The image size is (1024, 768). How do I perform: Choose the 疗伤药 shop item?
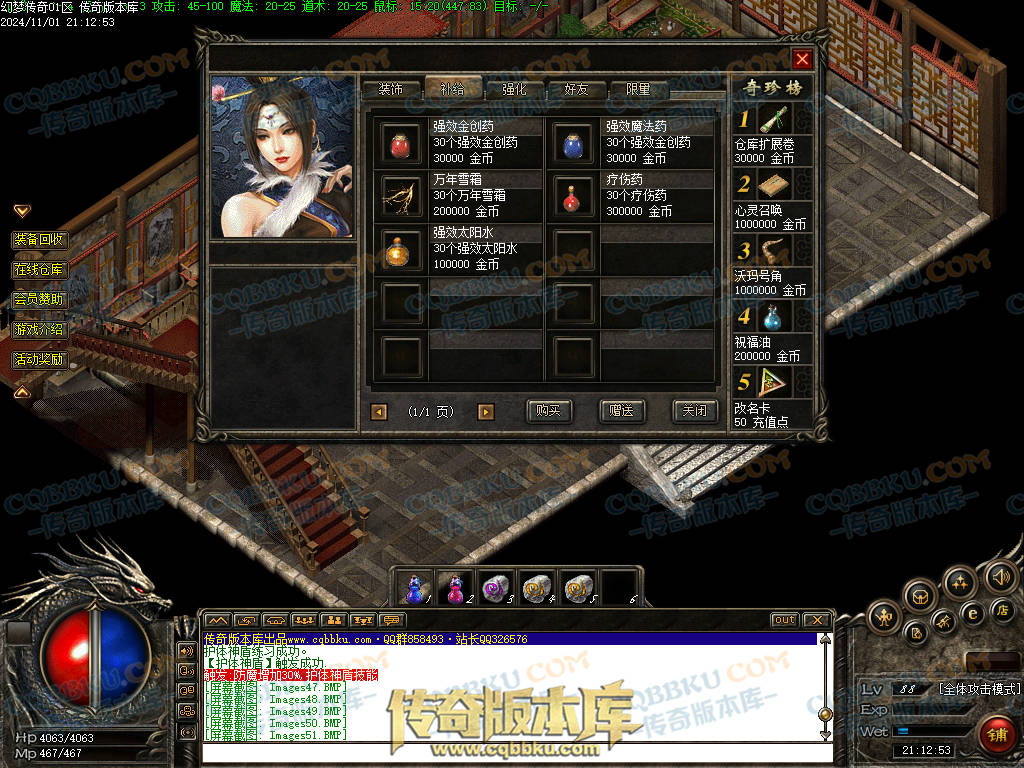tap(574, 195)
